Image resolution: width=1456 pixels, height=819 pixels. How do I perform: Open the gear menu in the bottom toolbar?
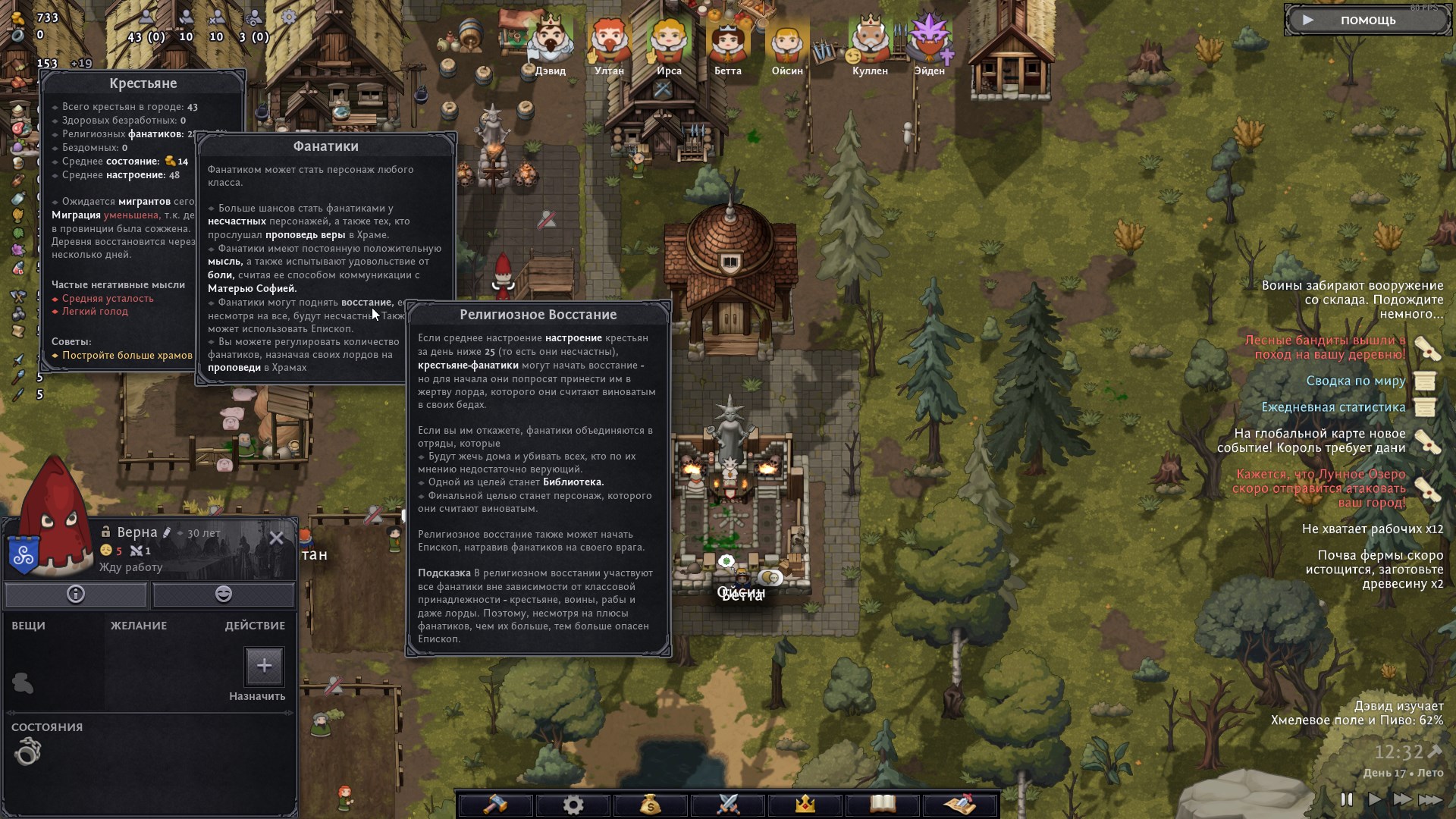573,804
